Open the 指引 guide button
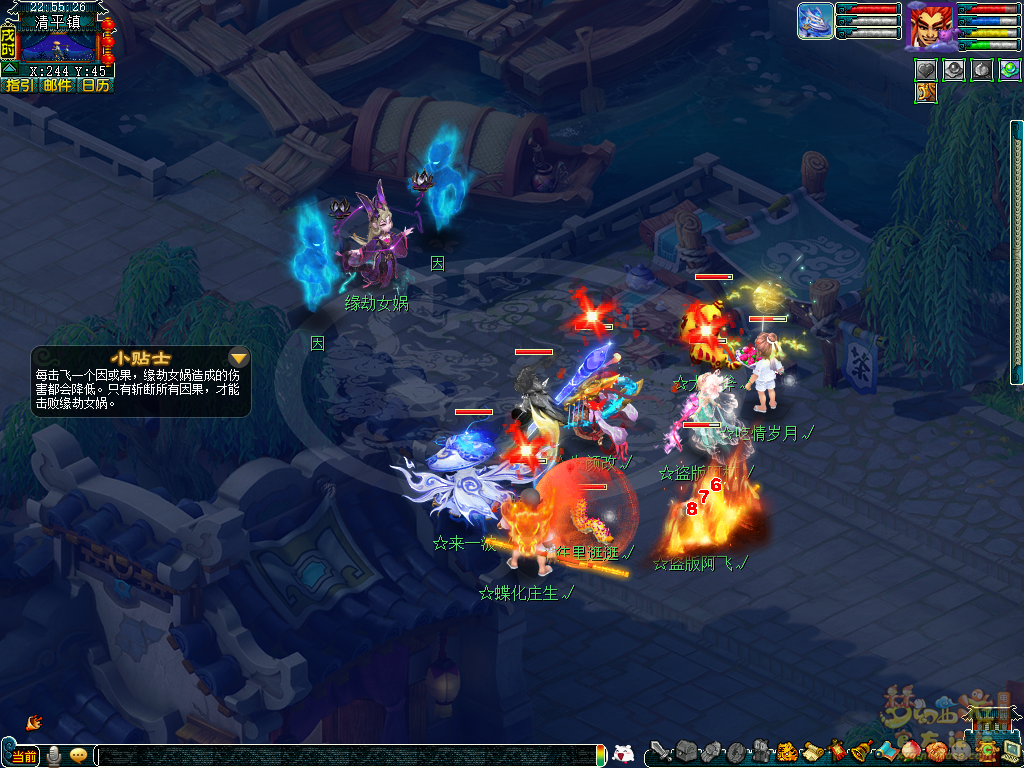Image resolution: width=1024 pixels, height=768 pixels. (19, 86)
